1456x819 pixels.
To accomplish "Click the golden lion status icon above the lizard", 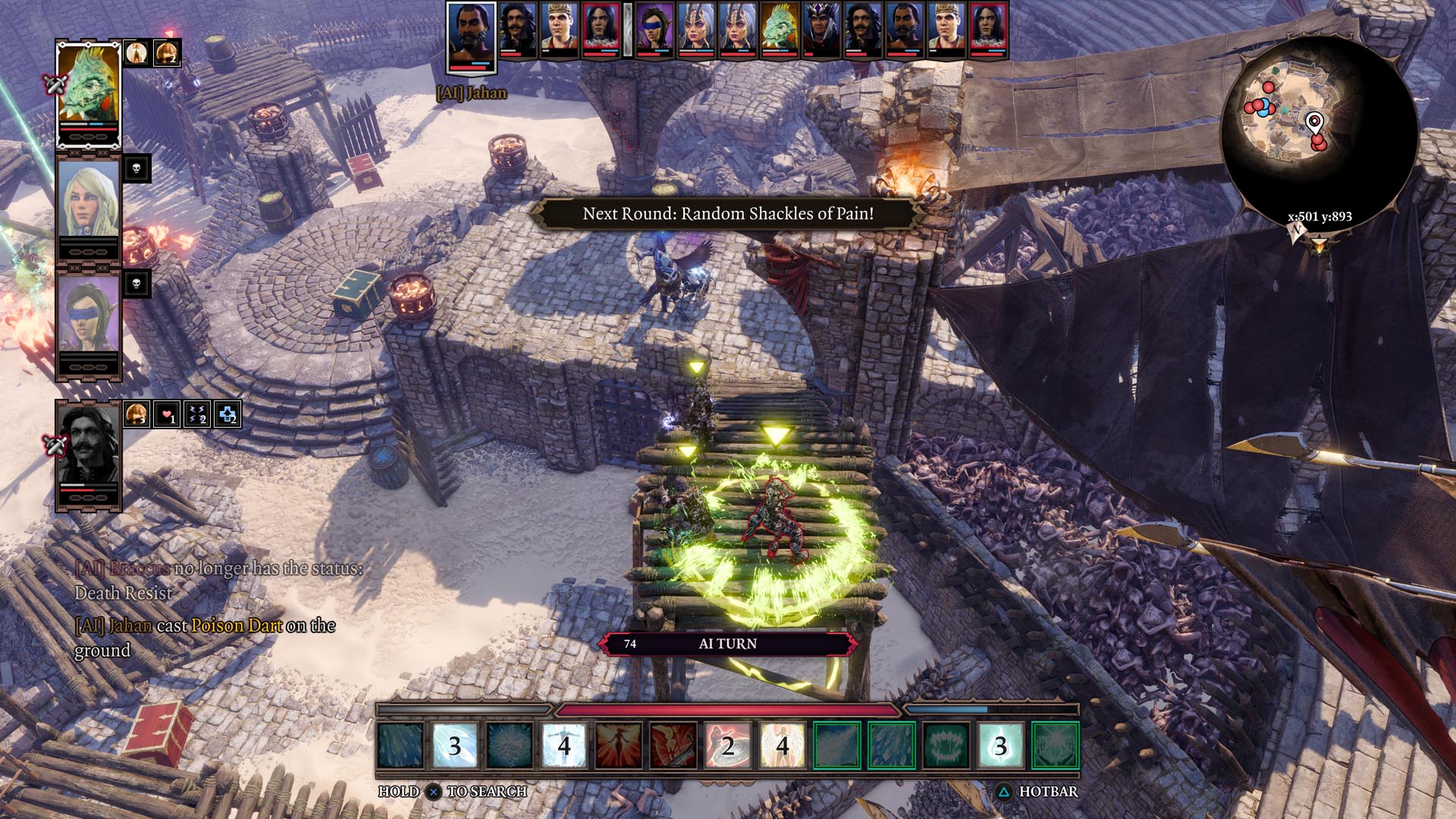I will coord(166,53).
